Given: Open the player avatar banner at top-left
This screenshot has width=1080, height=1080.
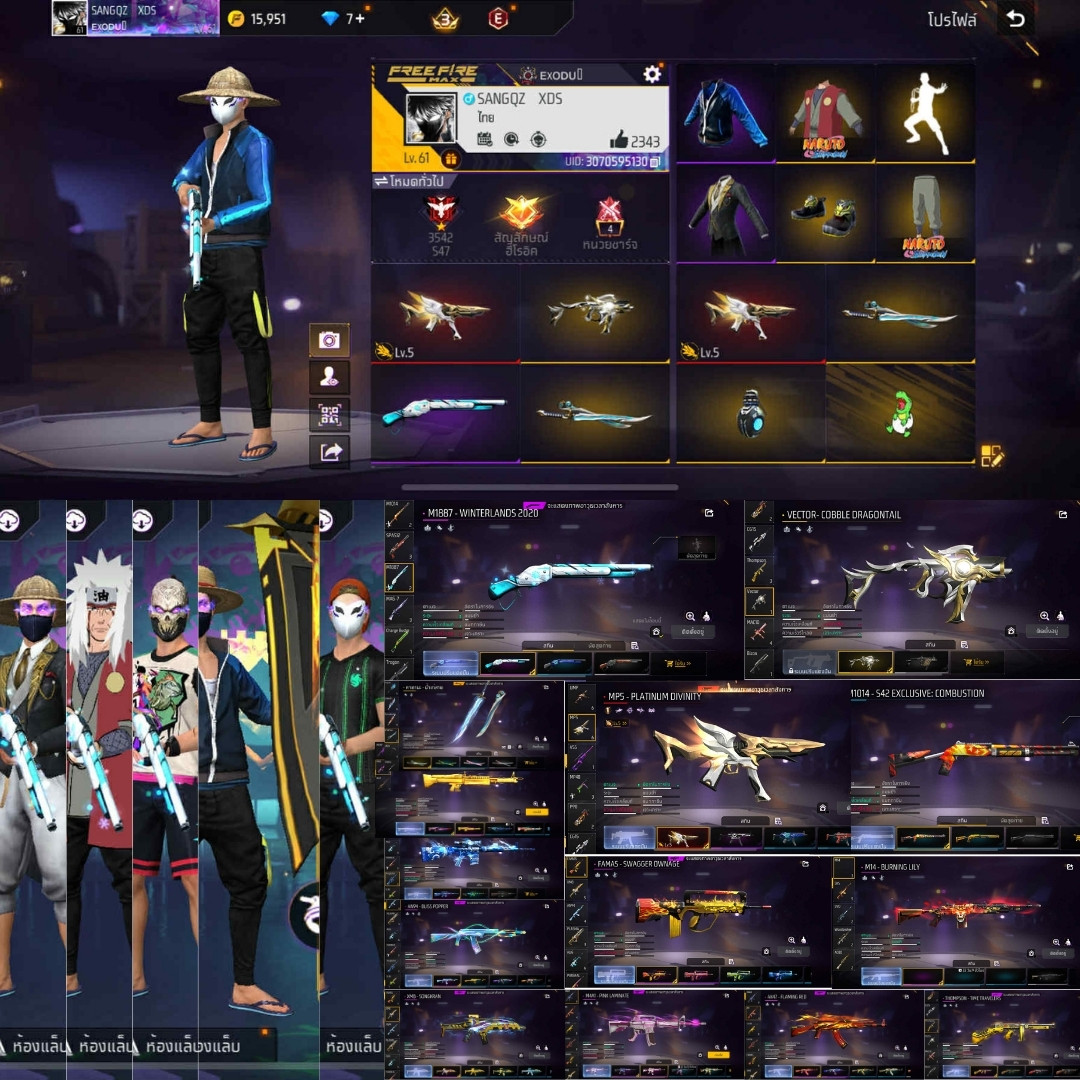Looking at the screenshot, I should point(135,17).
